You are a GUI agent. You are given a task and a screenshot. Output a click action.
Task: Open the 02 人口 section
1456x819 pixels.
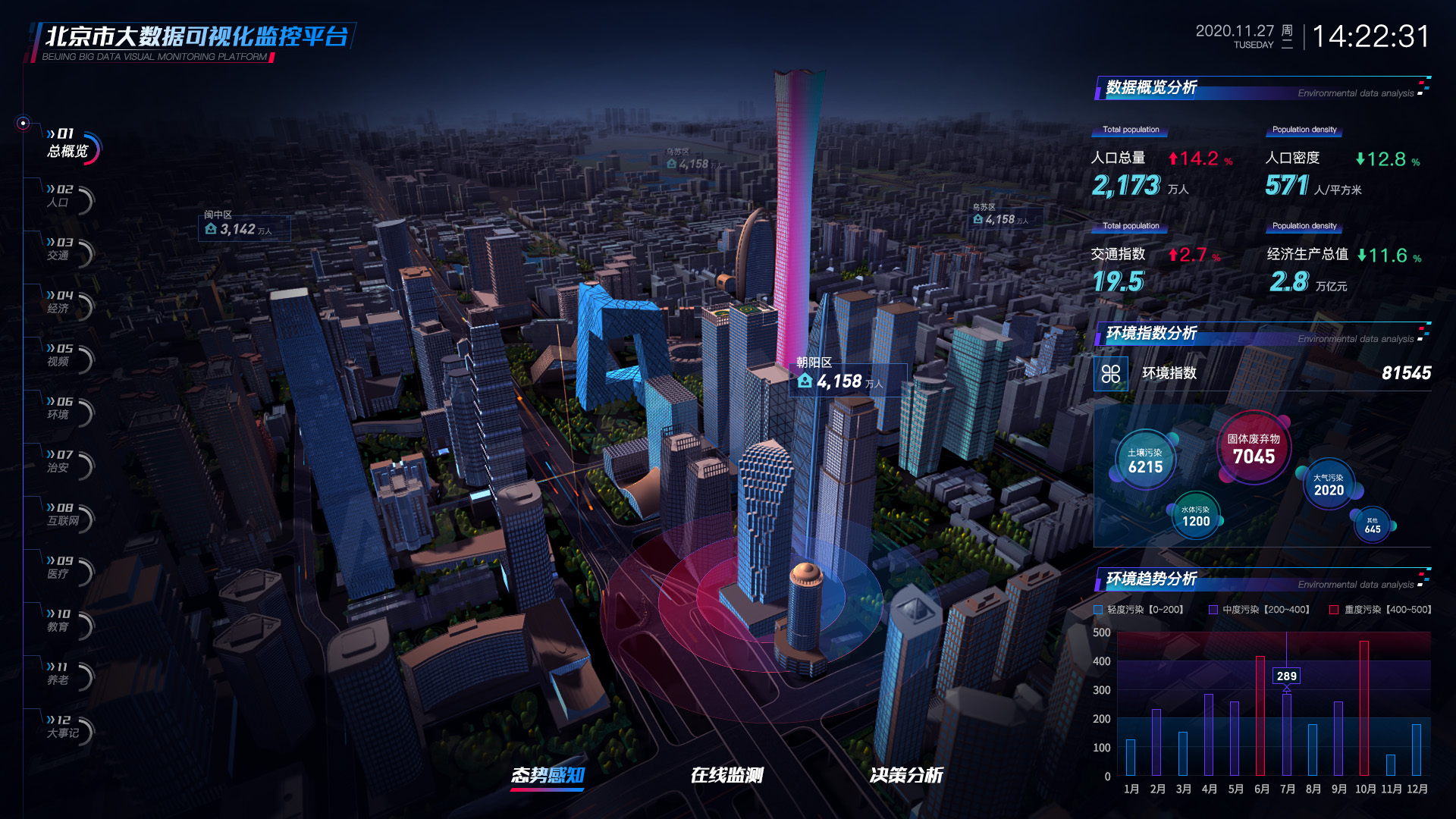click(62, 196)
